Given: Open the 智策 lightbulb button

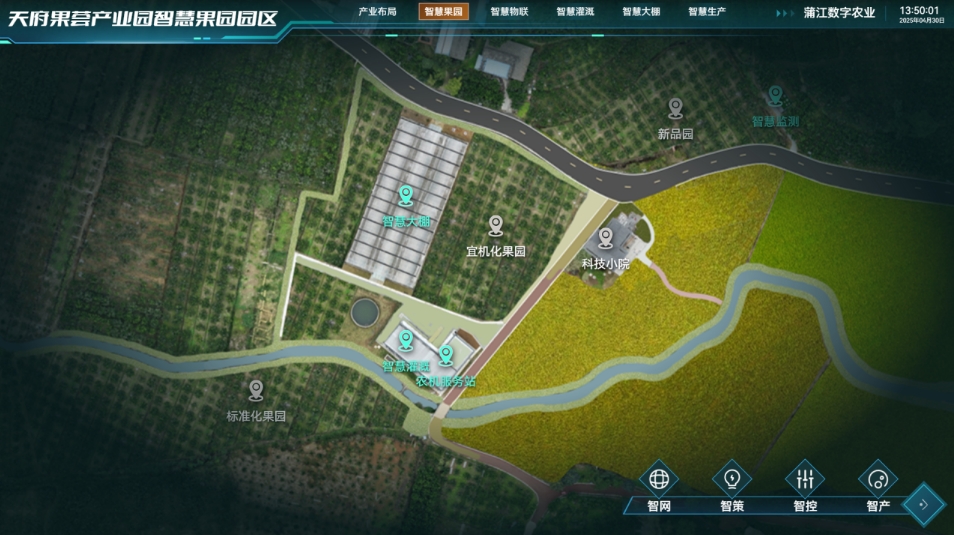Looking at the screenshot, I should point(732,478).
